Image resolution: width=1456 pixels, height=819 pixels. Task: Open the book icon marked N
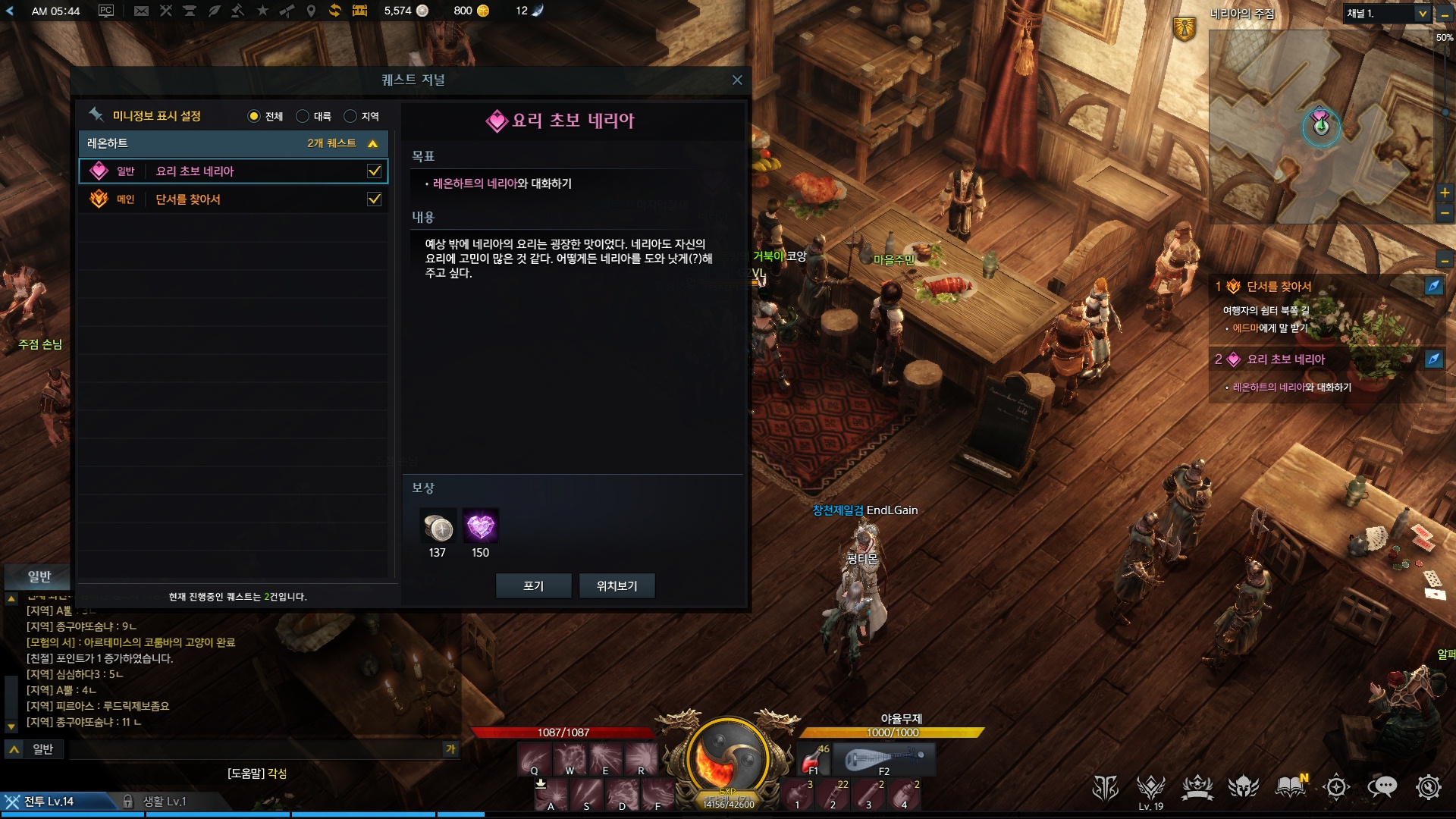(x=1290, y=787)
